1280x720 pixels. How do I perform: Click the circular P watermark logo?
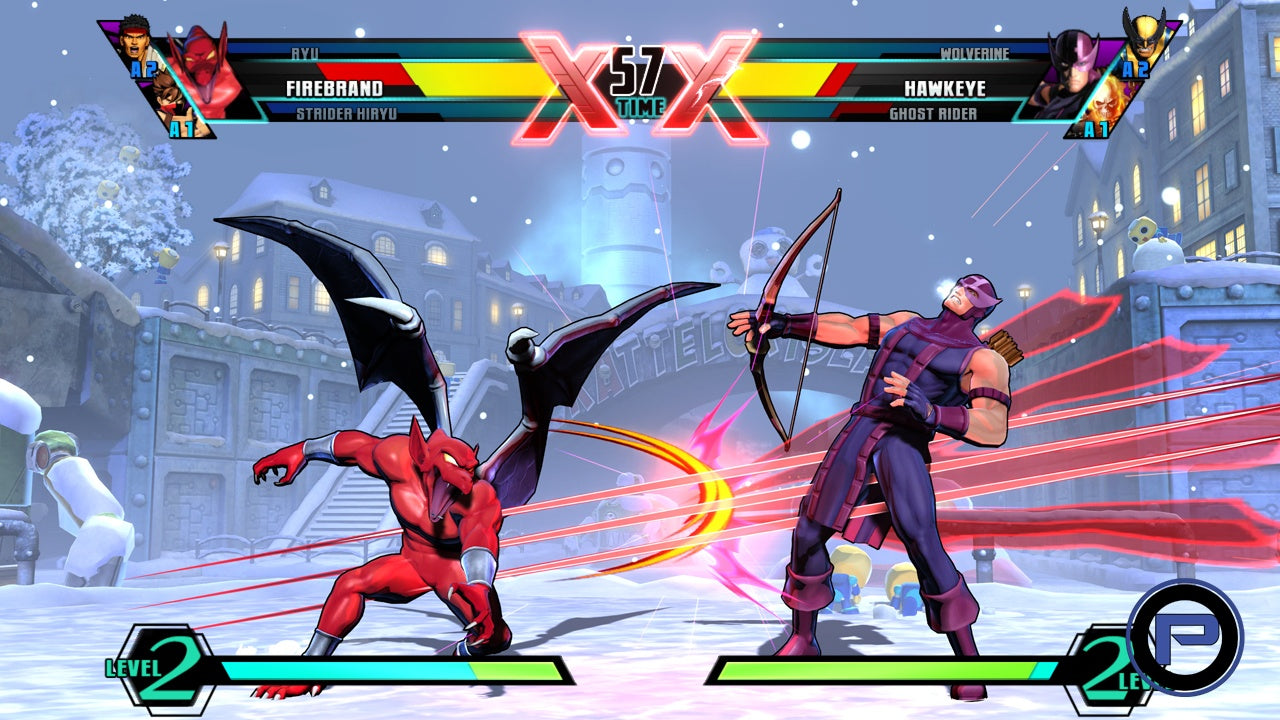tap(1184, 637)
